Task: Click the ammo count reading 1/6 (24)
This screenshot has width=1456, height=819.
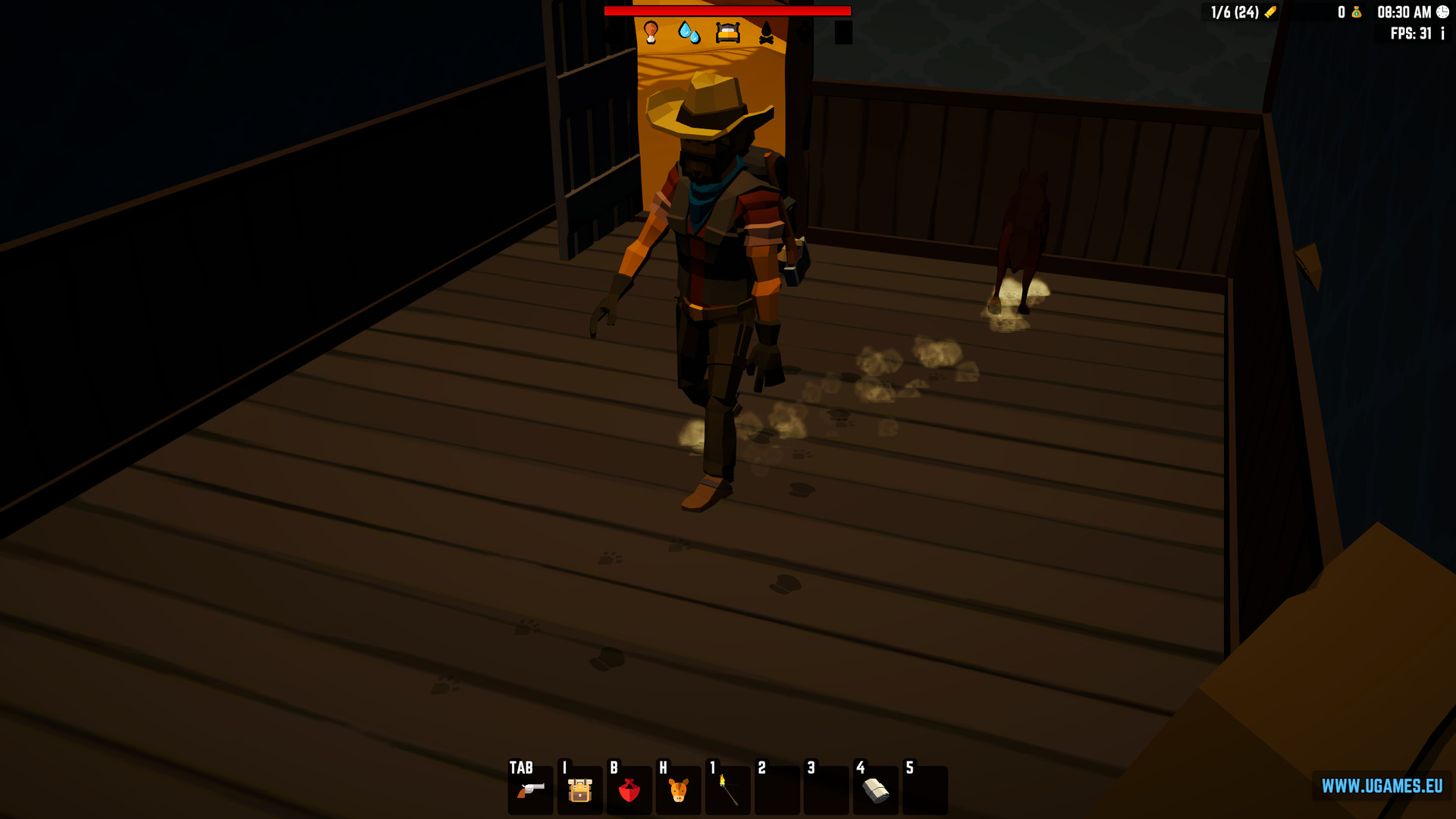Action: pos(1236,12)
